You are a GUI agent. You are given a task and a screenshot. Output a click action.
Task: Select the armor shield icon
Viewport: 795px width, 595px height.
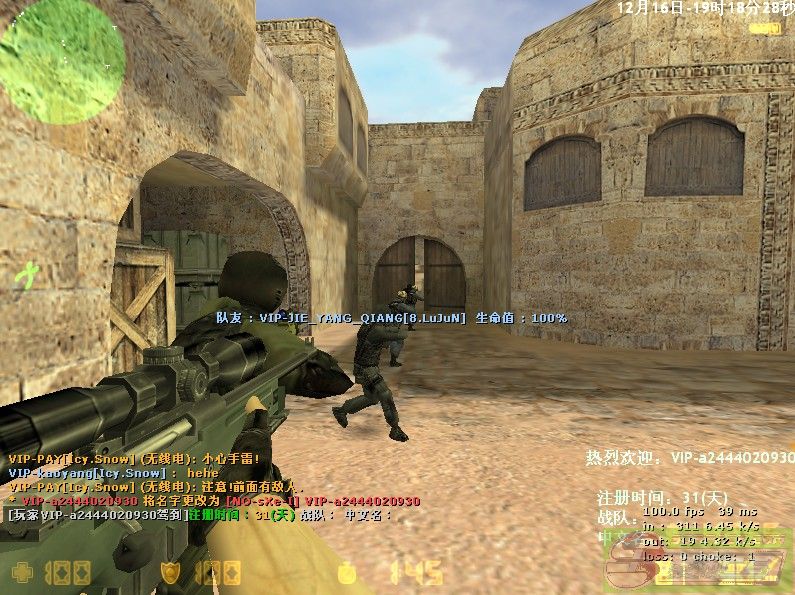tap(173, 573)
